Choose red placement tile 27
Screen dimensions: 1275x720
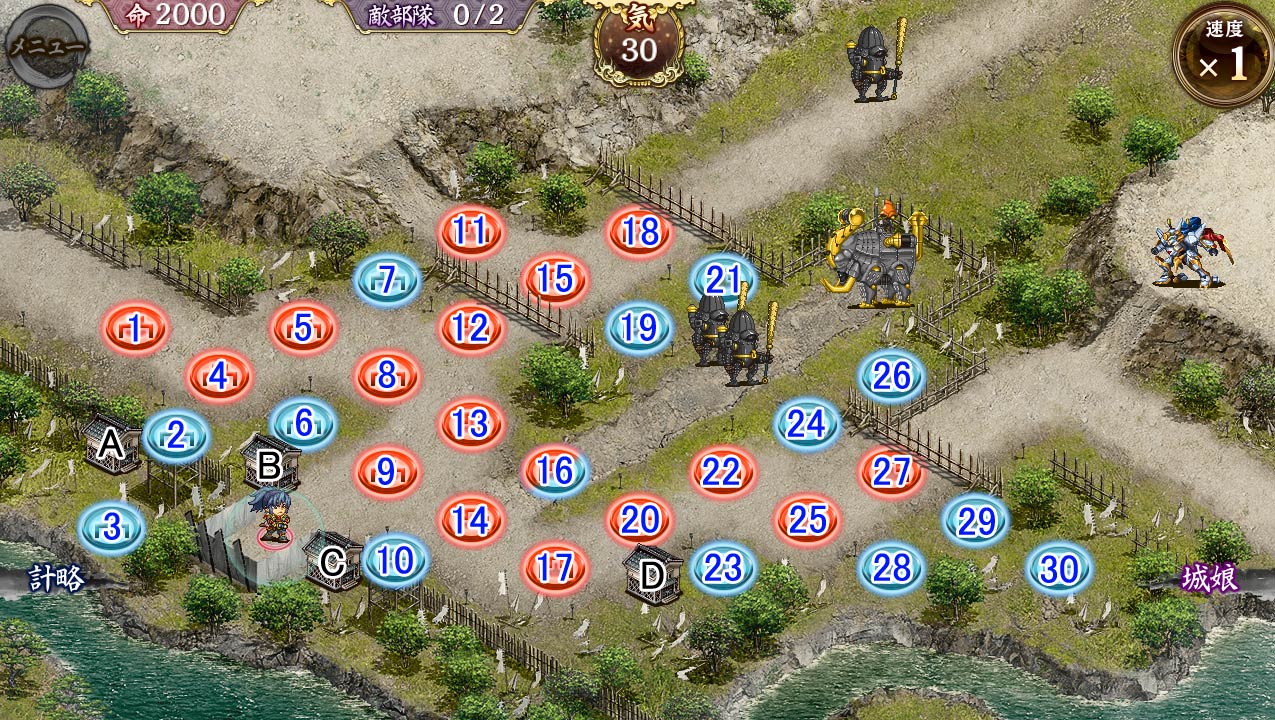coord(891,472)
